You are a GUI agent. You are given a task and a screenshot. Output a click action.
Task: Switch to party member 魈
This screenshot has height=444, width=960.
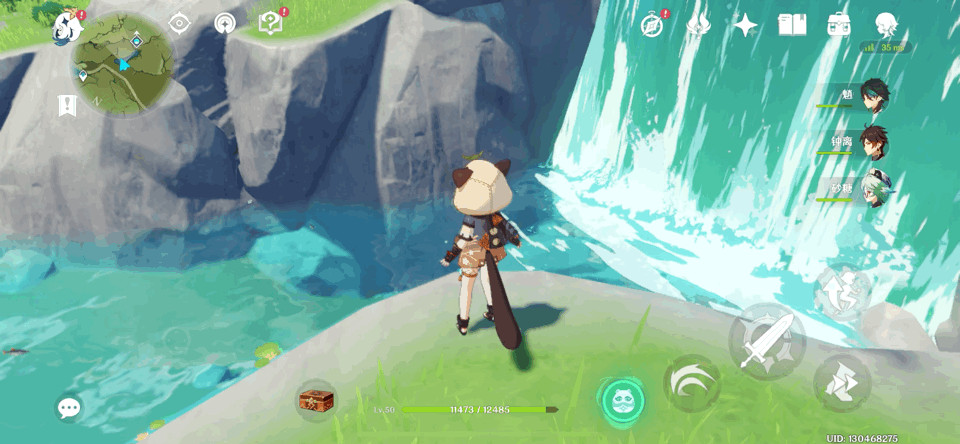[x=874, y=95]
